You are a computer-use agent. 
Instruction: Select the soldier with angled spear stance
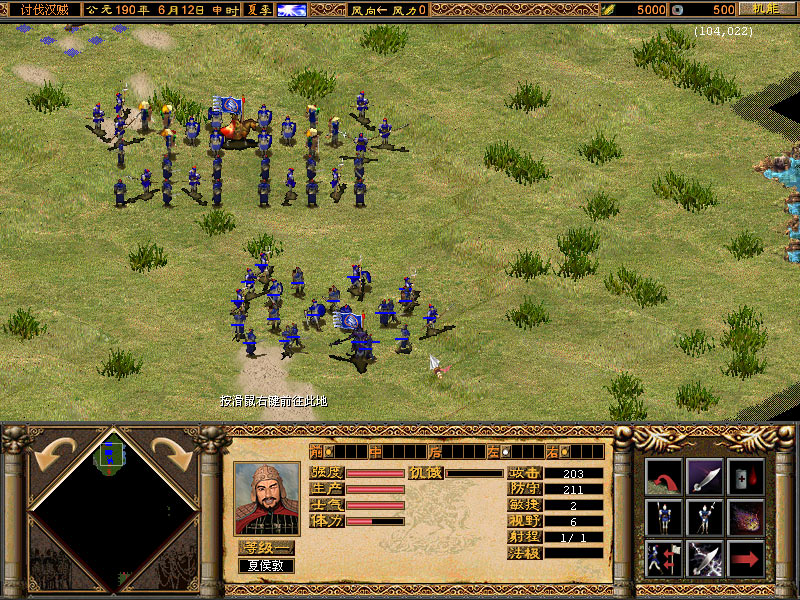[705, 517]
